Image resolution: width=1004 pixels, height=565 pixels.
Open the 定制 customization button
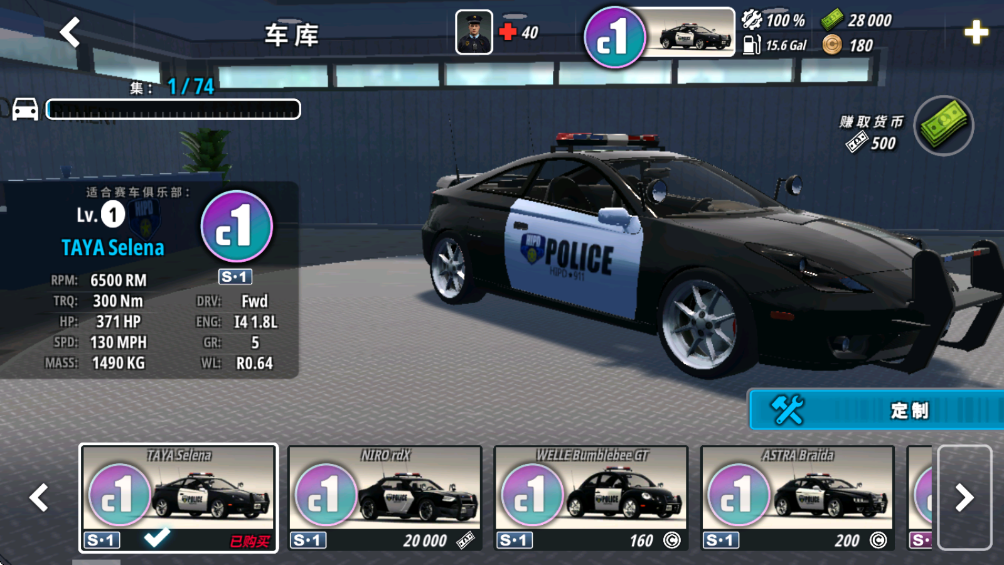click(875, 410)
